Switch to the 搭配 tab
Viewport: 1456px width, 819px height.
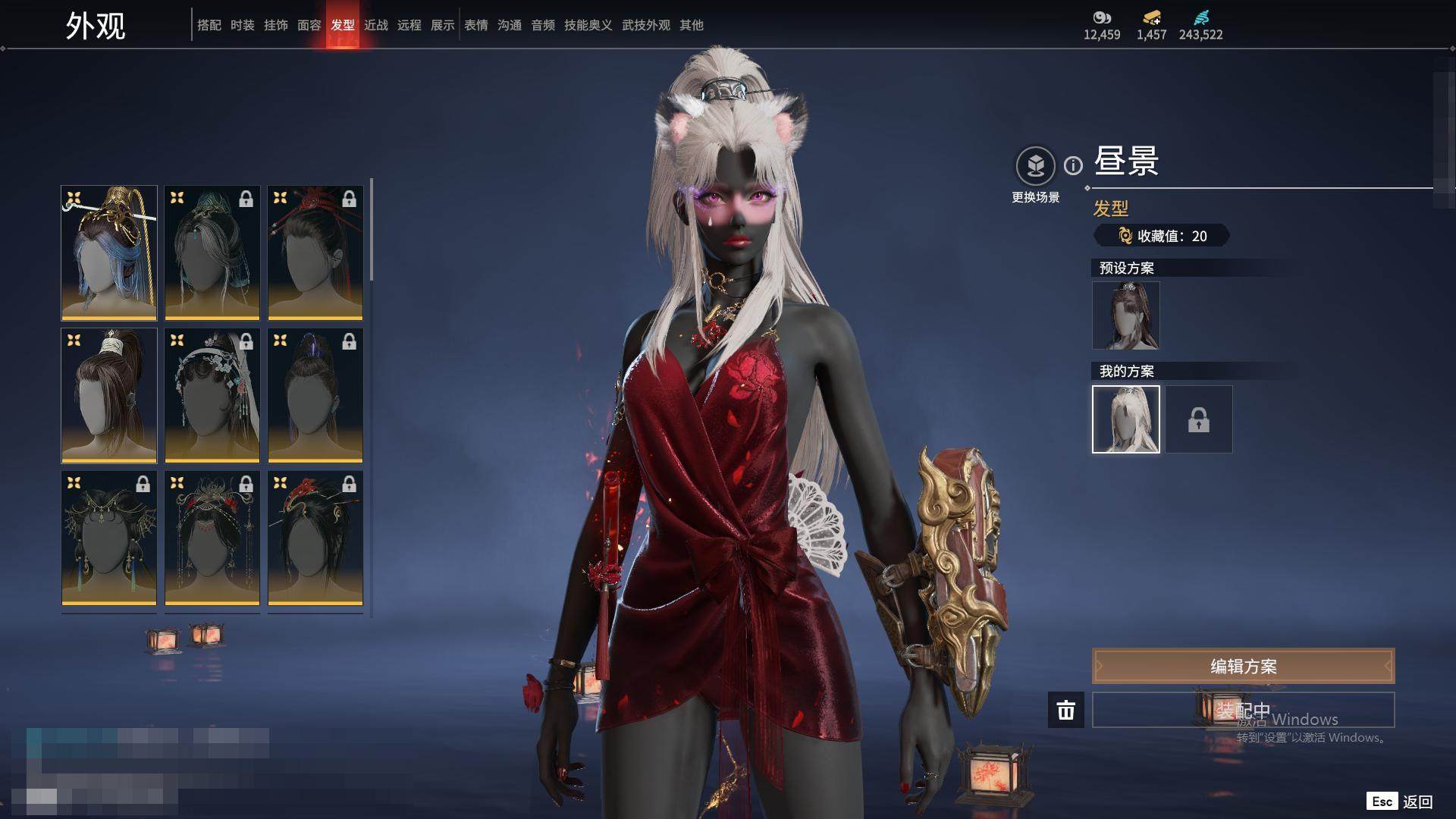pos(209,25)
